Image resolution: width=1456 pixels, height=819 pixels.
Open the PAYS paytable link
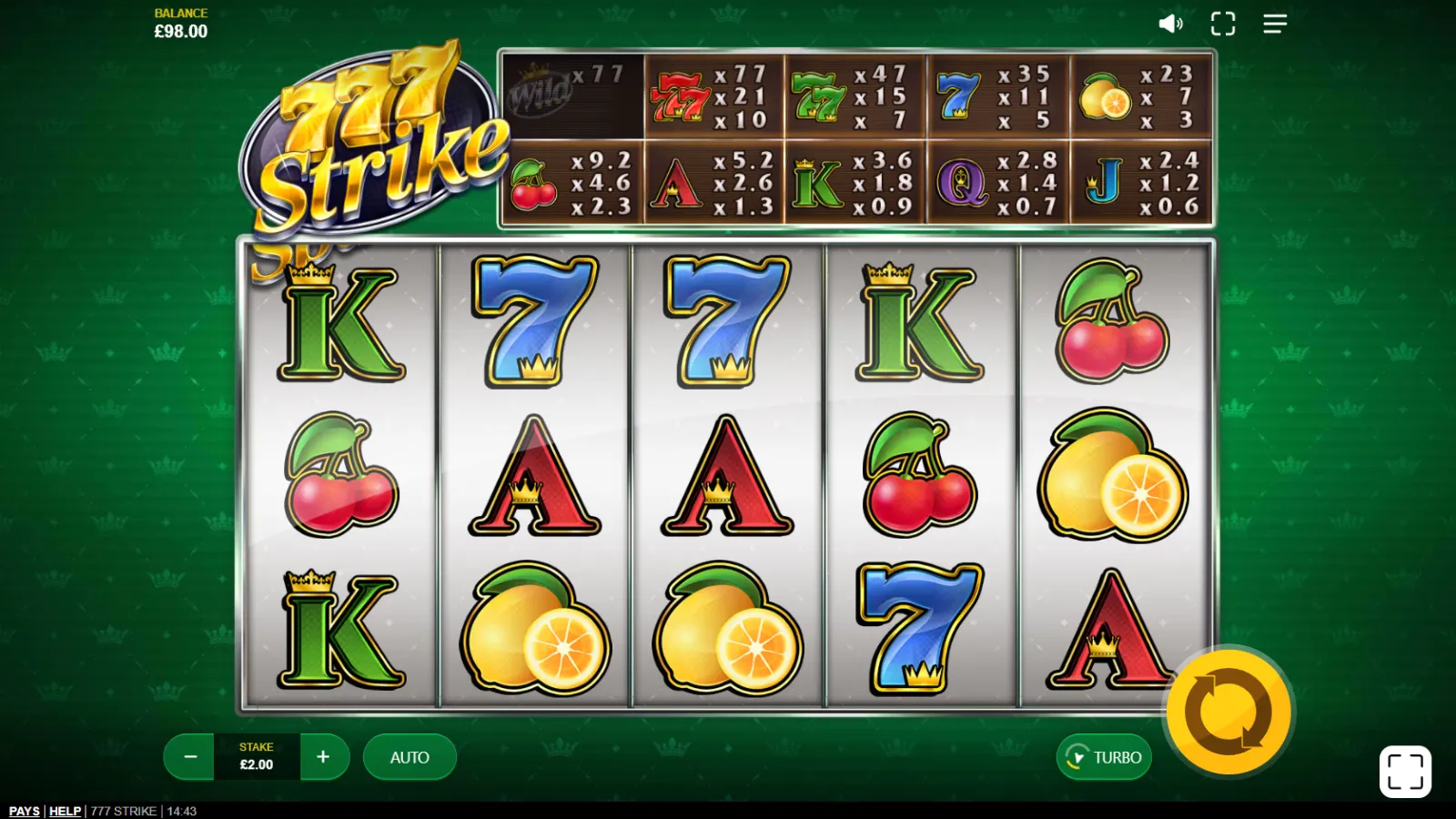click(25, 811)
